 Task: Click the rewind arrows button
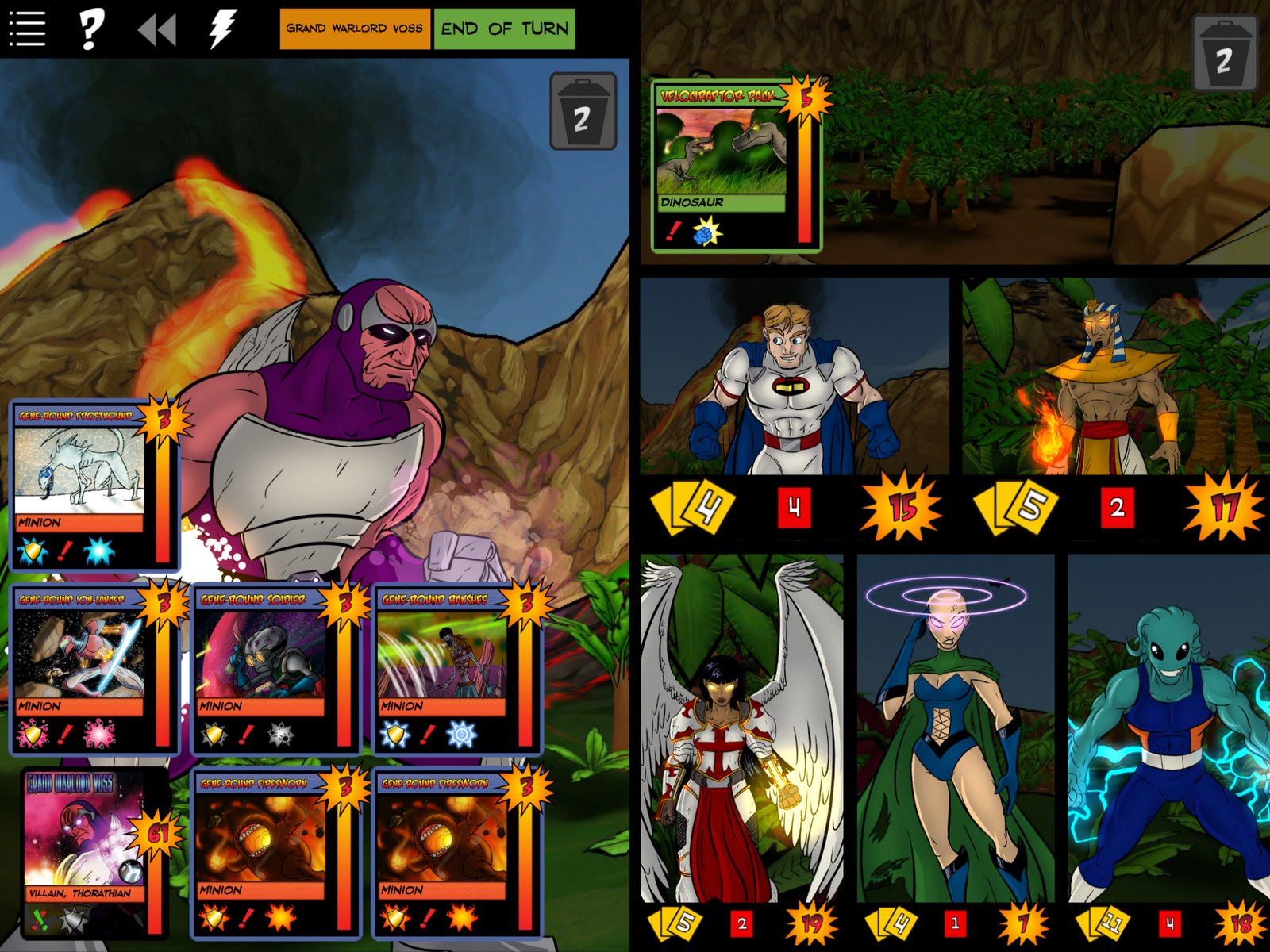click(156, 30)
